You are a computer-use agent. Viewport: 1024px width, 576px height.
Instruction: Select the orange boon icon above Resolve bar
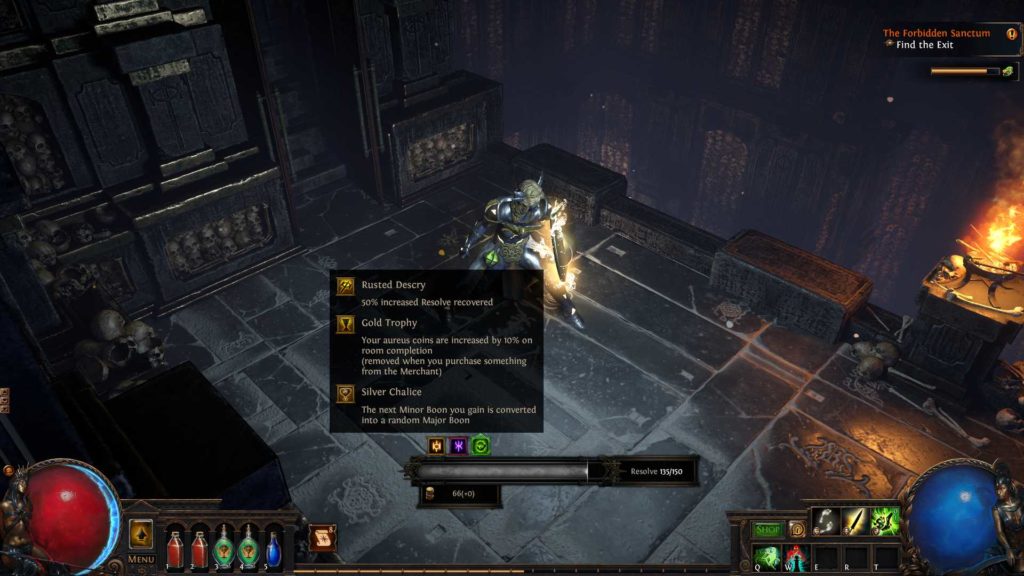click(436, 446)
